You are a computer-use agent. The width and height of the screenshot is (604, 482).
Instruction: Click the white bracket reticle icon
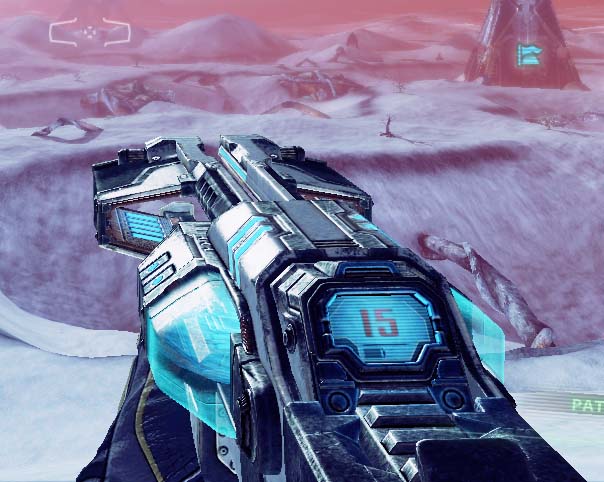(x=90, y=32)
